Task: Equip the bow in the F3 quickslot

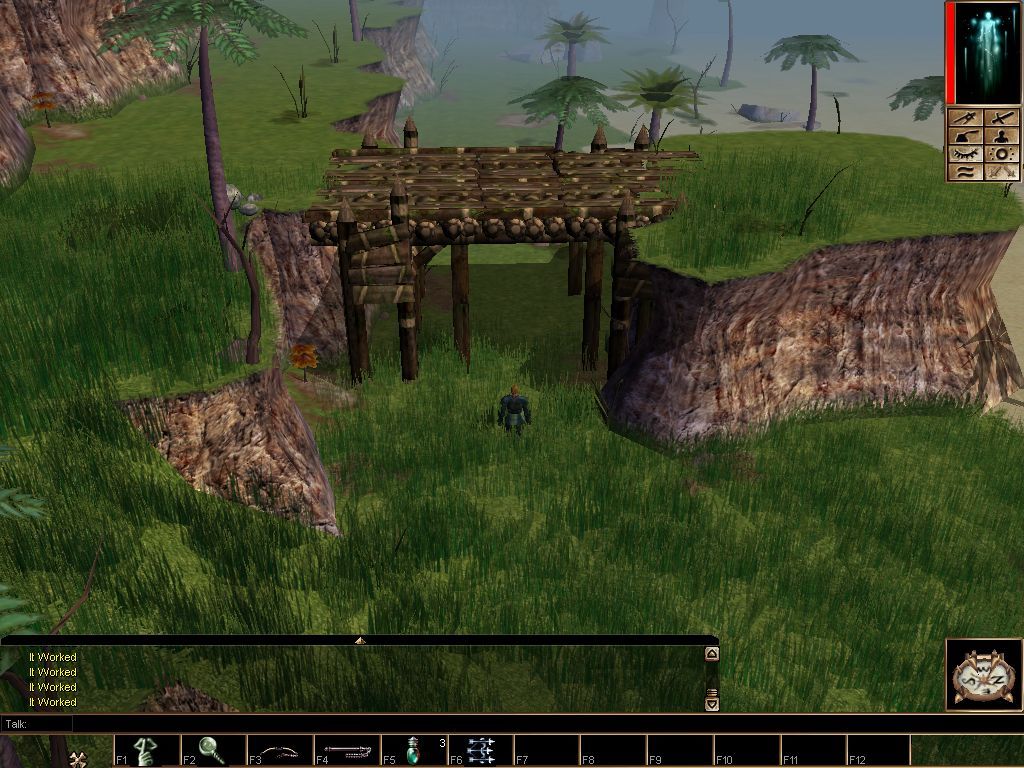Action: 279,750
